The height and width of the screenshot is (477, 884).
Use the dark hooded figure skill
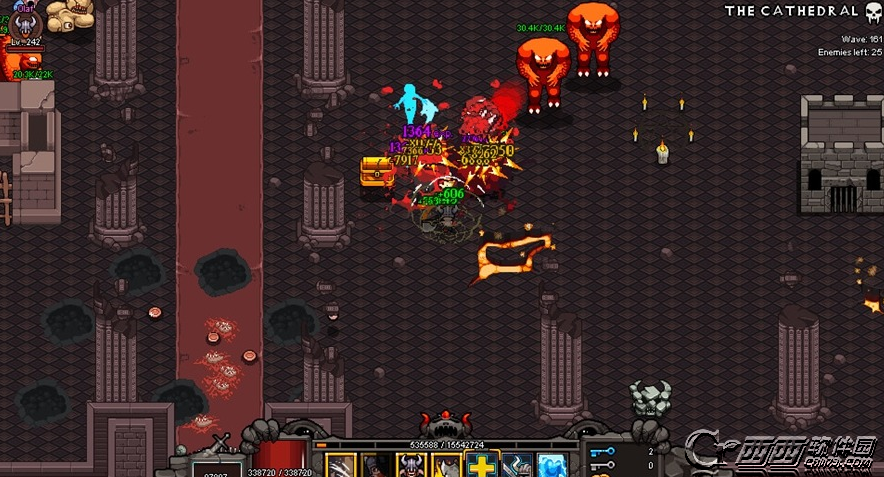tap(376, 466)
